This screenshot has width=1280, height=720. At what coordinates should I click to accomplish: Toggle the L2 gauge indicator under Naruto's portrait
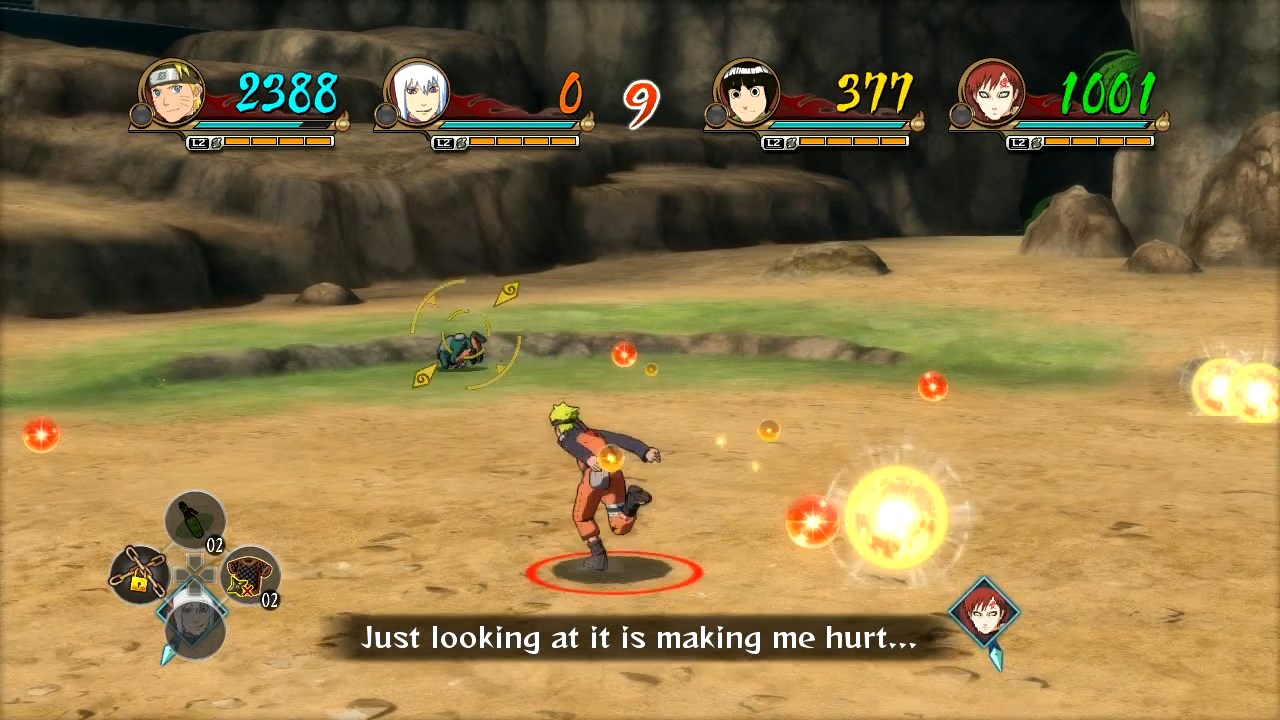(199, 141)
